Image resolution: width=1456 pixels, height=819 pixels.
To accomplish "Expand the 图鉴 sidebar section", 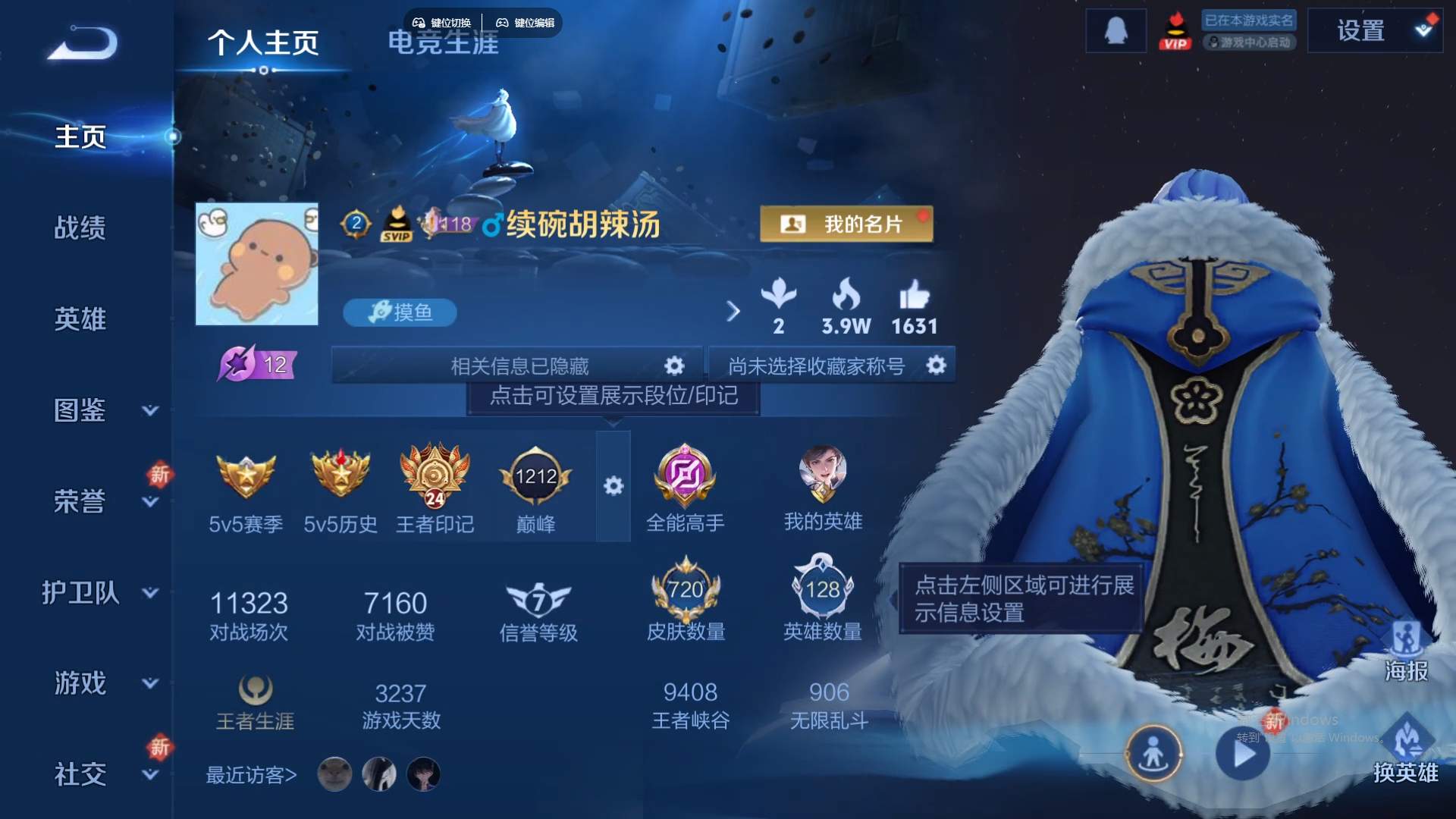I will 81,411.
